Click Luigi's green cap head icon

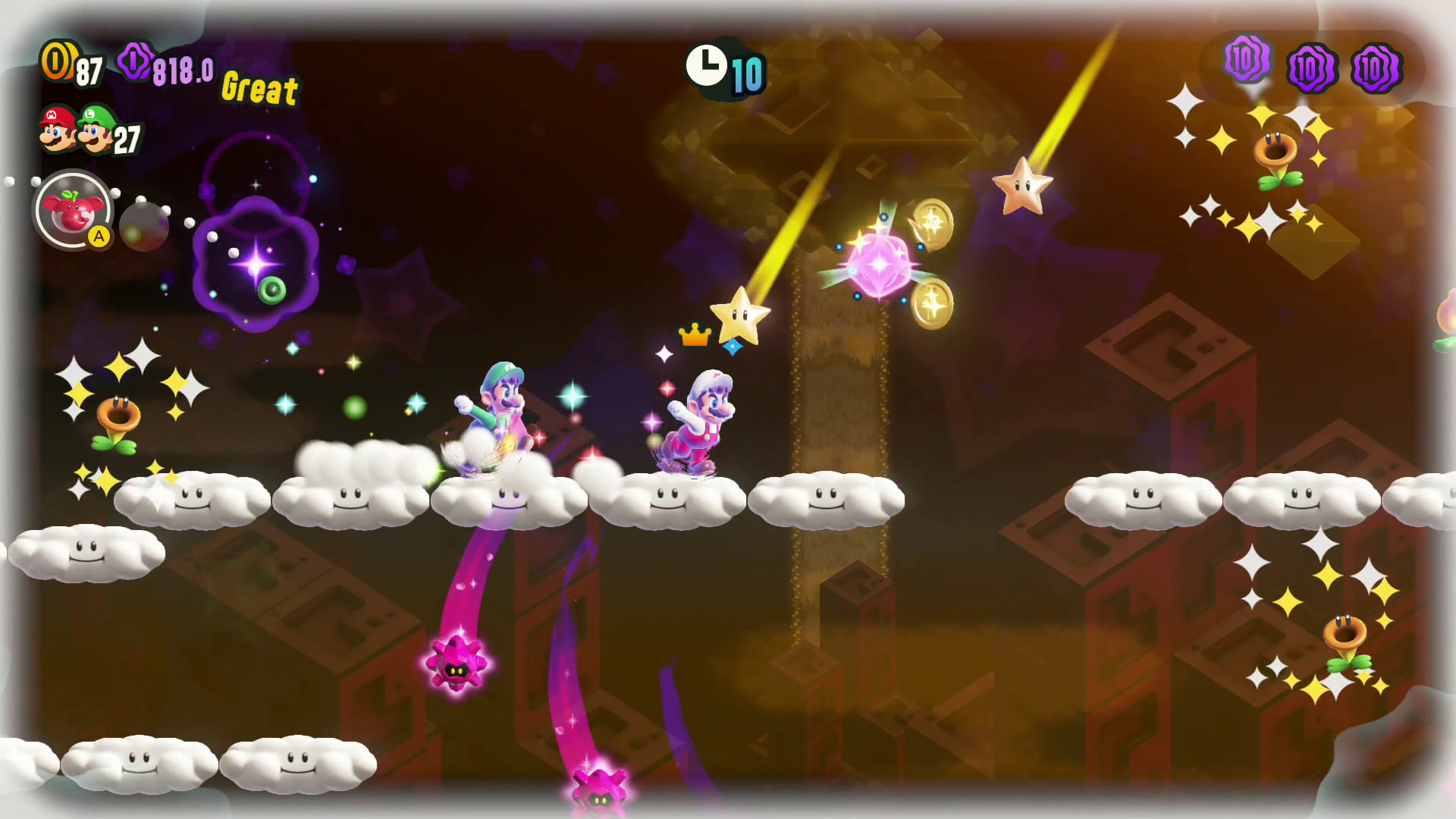(x=96, y=129)
